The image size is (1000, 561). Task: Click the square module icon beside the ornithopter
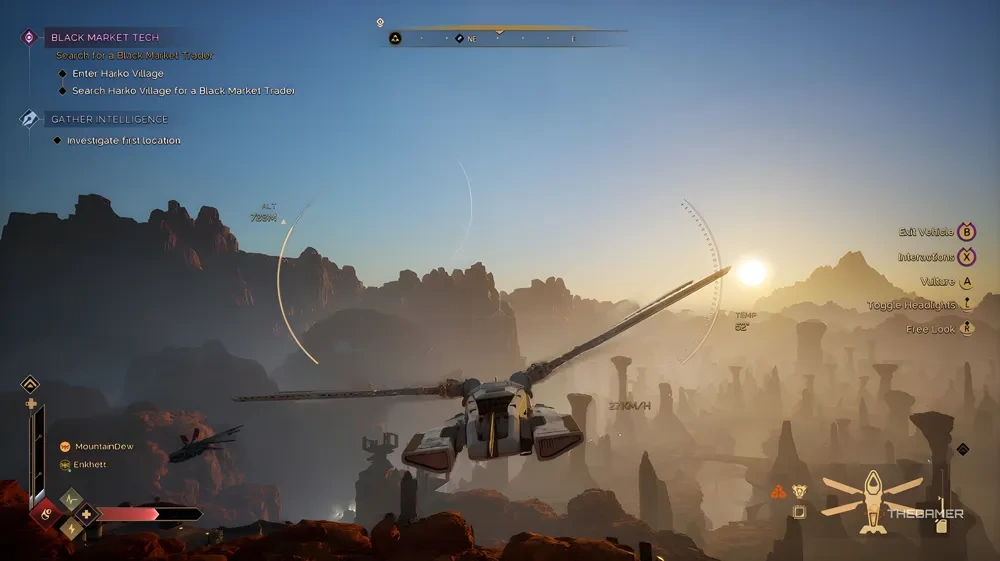tap(800, 512)
